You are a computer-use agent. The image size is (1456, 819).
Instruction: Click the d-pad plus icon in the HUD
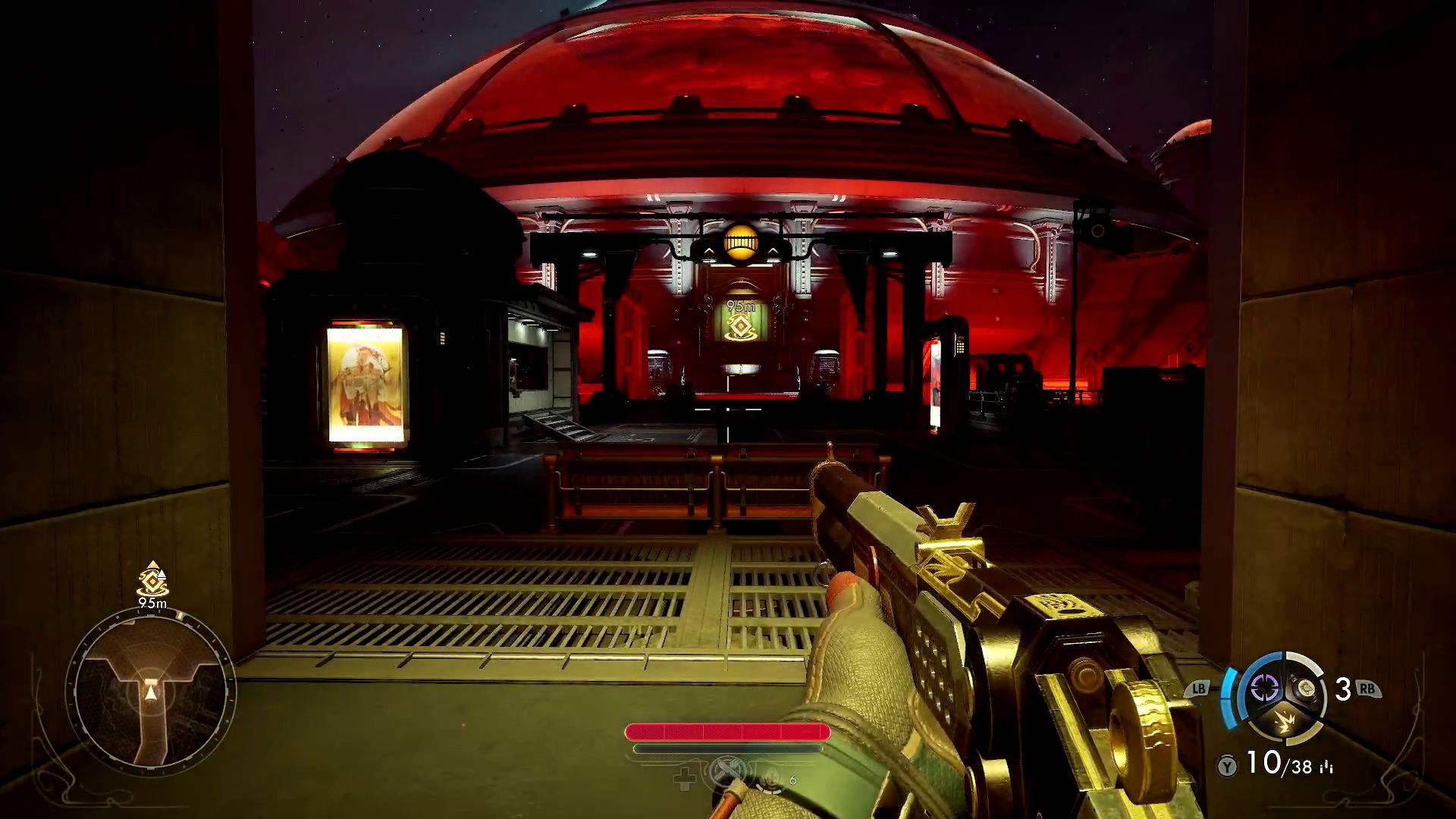tap(684, 778)
